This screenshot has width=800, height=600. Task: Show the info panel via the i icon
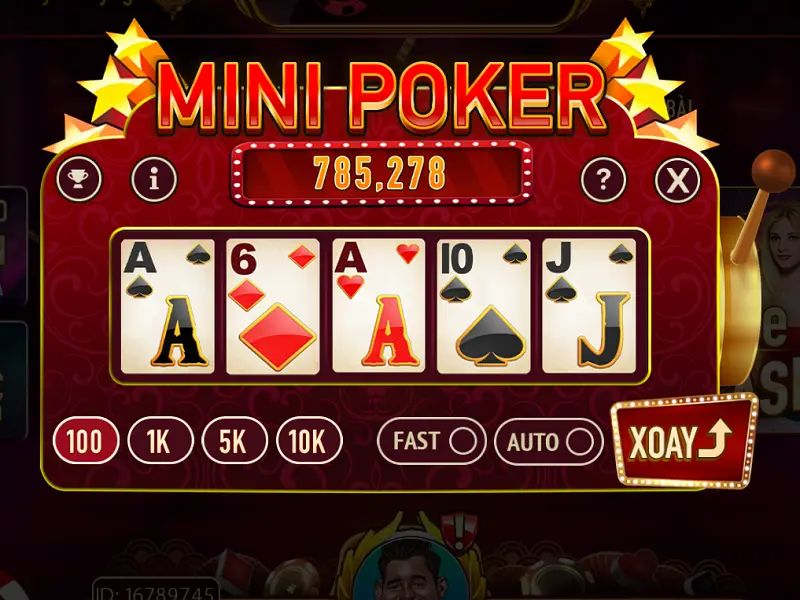tap(154, 180)
